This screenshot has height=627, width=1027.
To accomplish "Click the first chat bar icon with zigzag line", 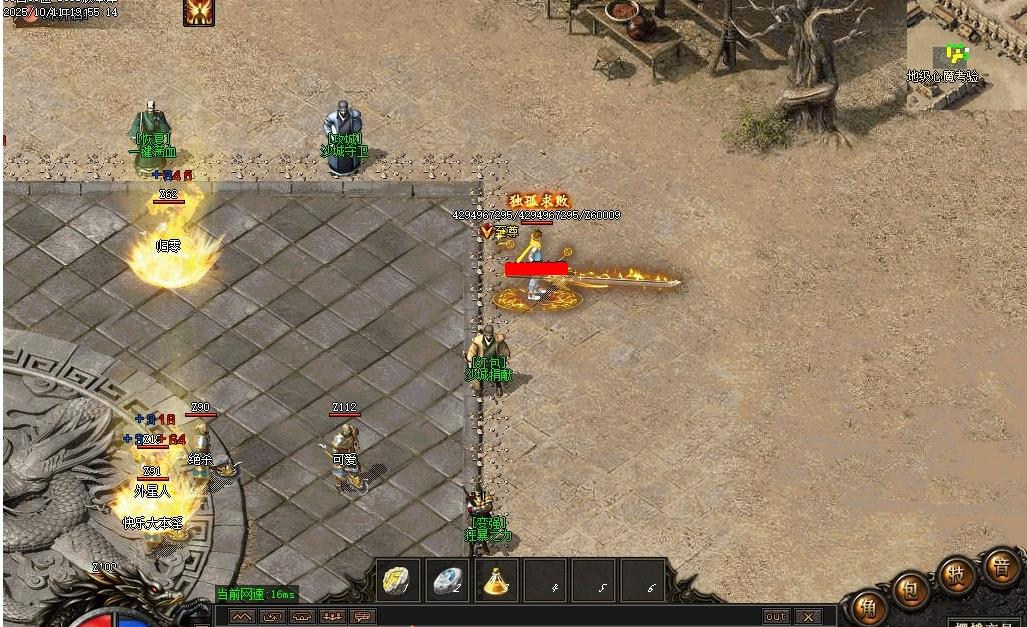I will (242, 617).
